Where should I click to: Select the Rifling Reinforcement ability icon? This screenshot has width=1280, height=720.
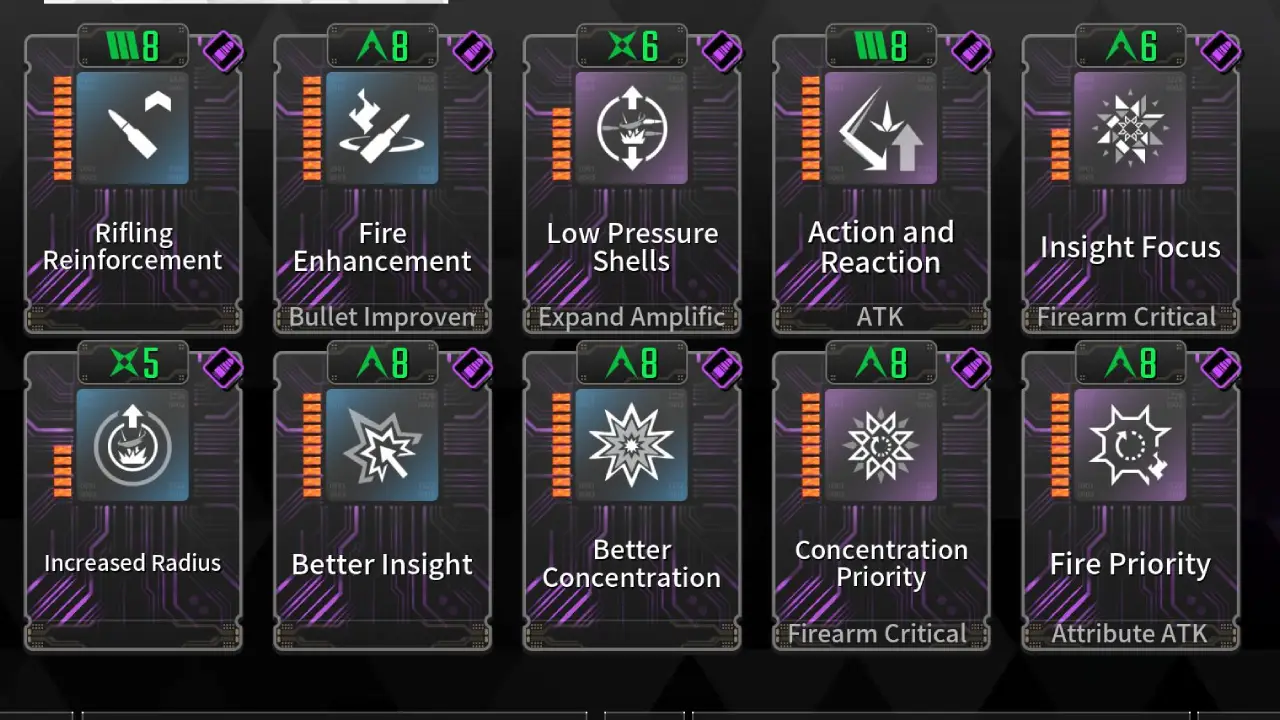(133, 126)
